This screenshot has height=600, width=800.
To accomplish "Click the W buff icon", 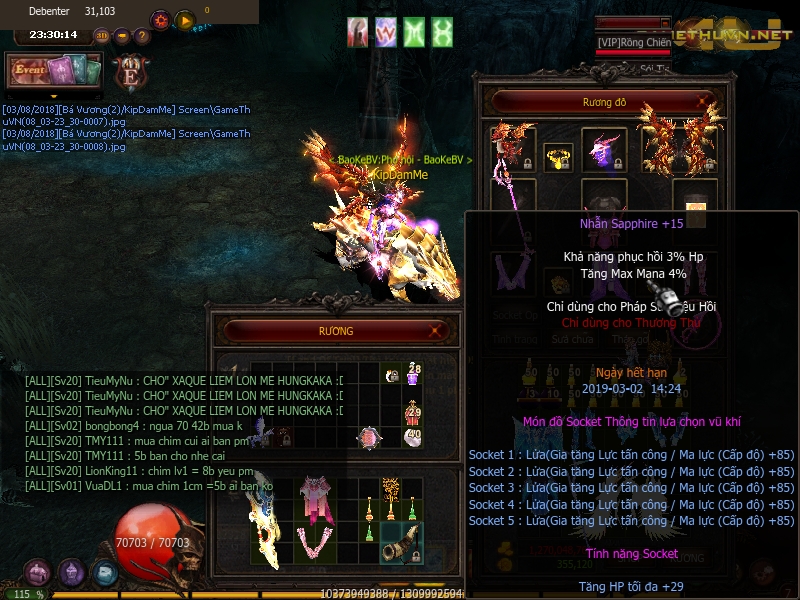I will coord(386,33).
